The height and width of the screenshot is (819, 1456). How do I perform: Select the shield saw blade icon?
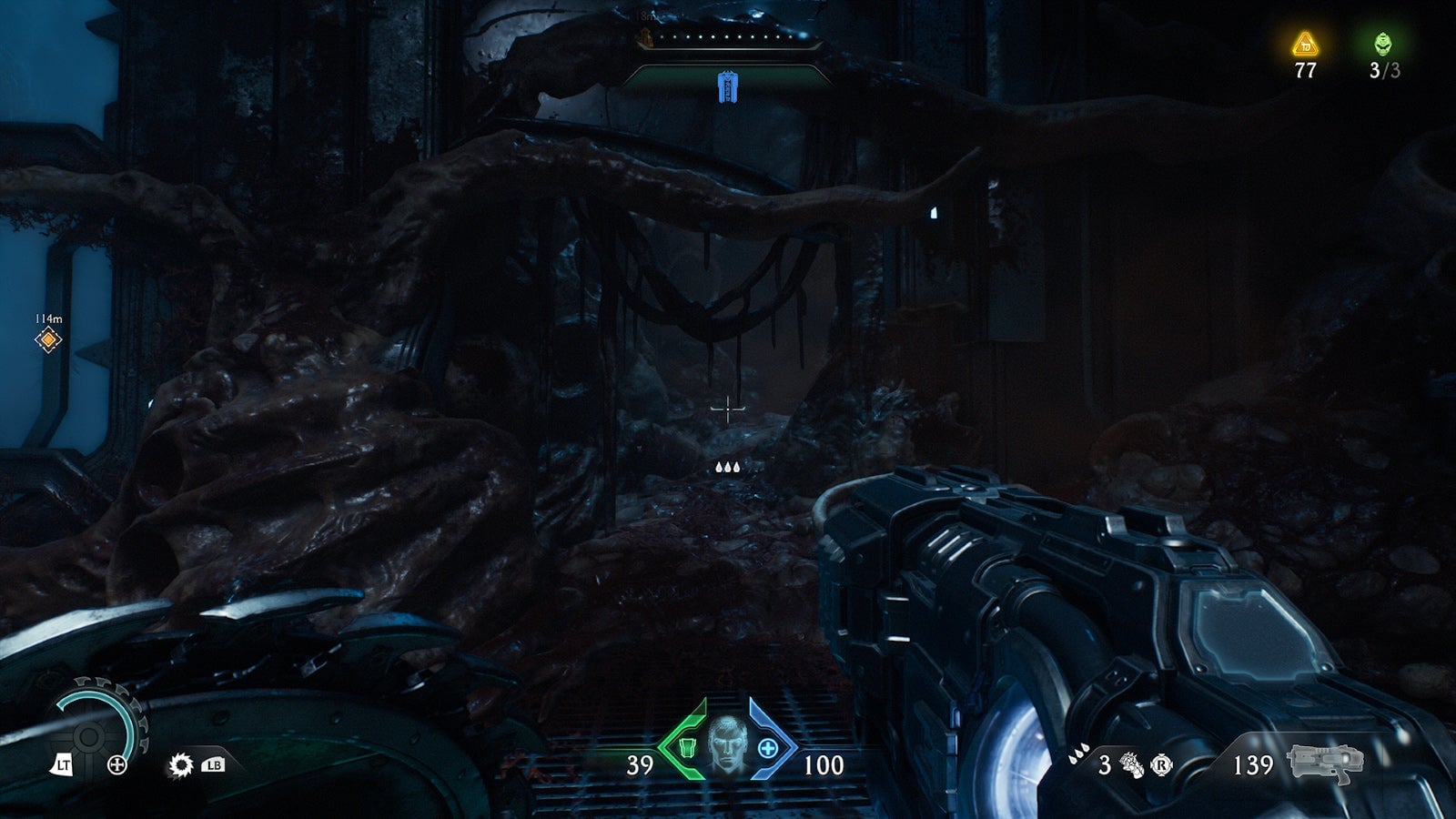pos(181,765)
